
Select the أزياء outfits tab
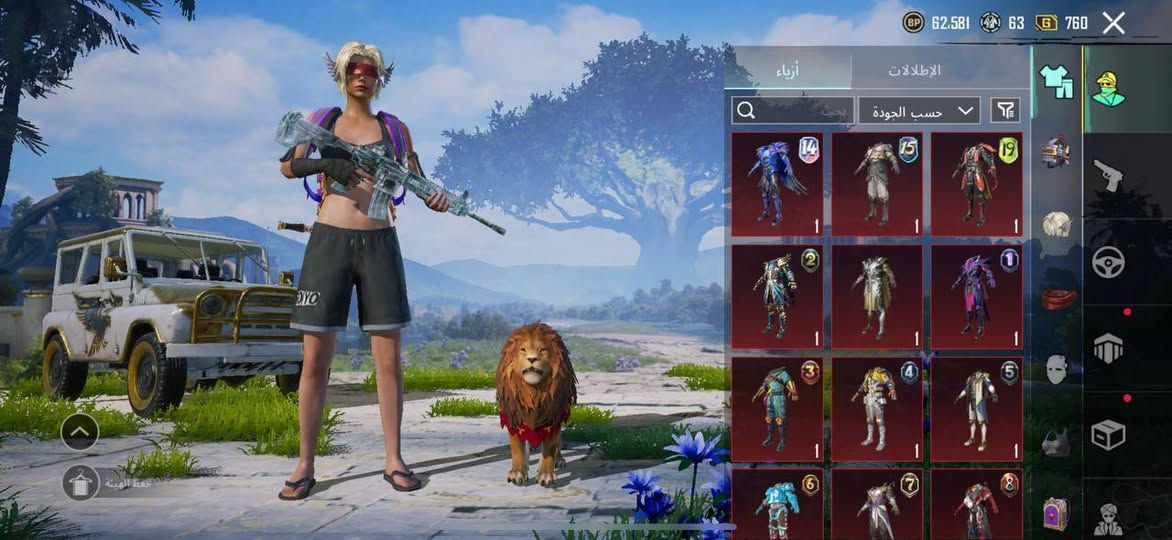(787, 71)
